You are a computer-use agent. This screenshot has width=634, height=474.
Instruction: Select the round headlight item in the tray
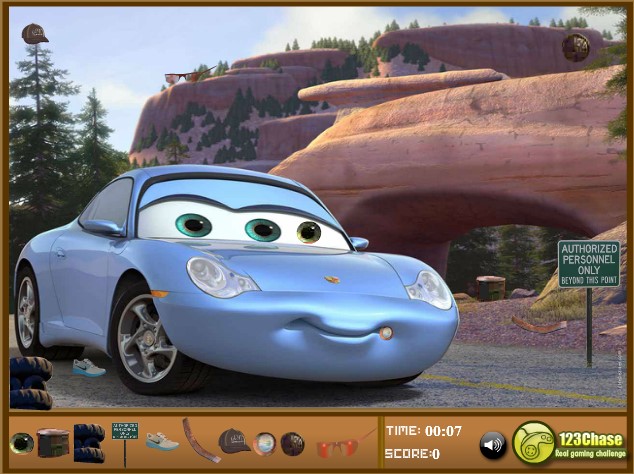[264, 443]
